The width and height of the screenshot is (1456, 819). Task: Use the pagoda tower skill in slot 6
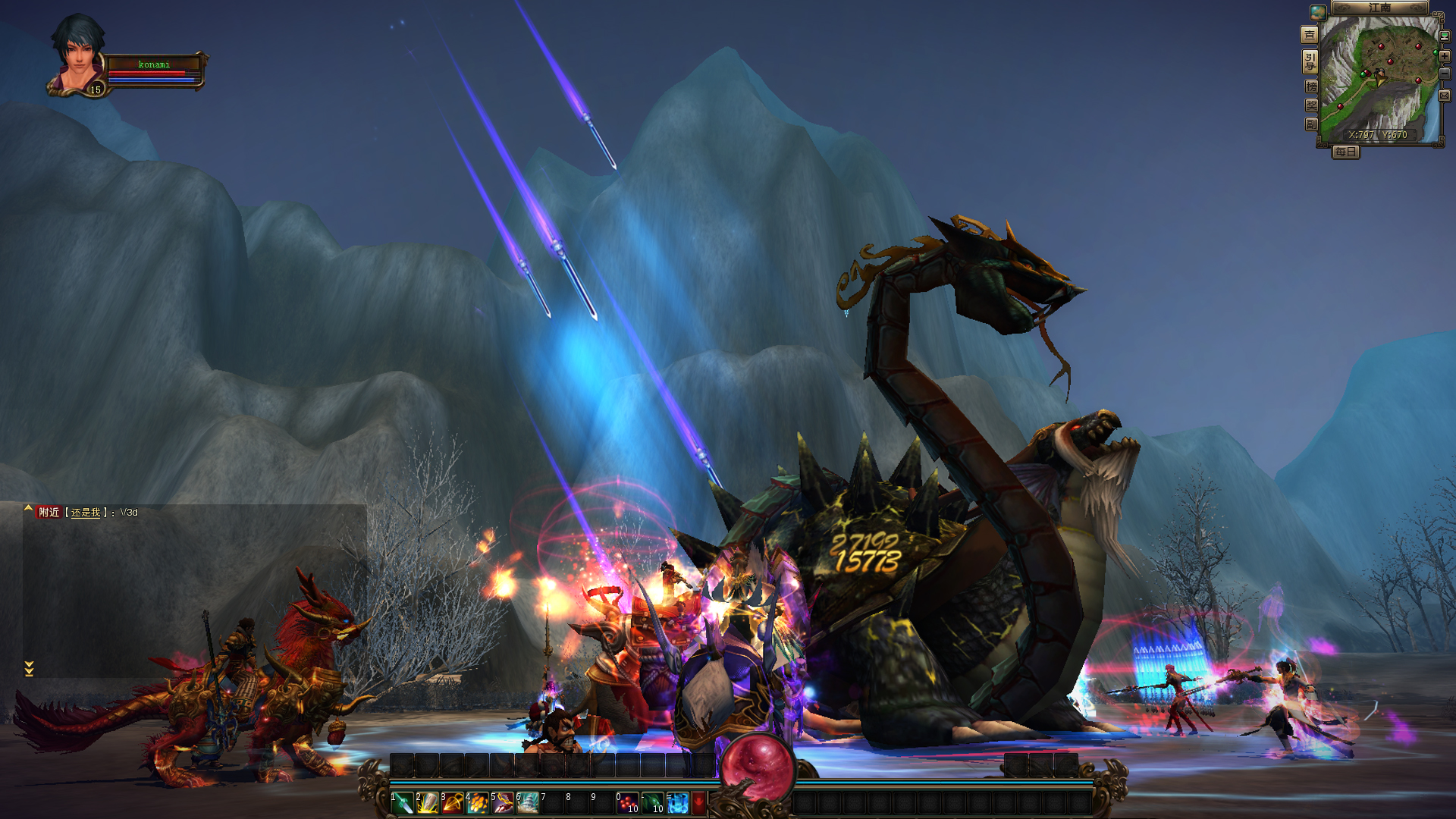529,802
